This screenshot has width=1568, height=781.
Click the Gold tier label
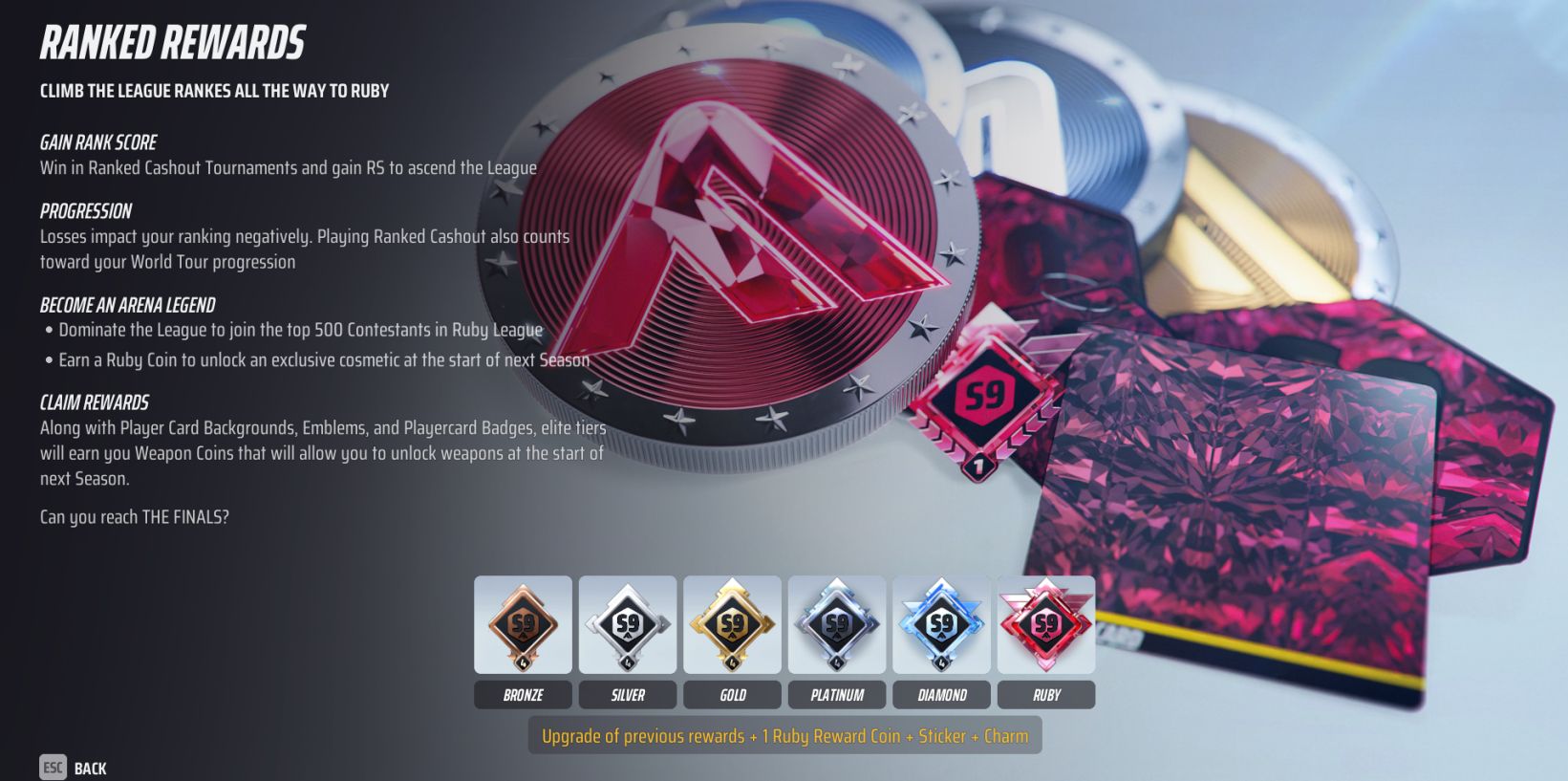(x=732, y=695)
